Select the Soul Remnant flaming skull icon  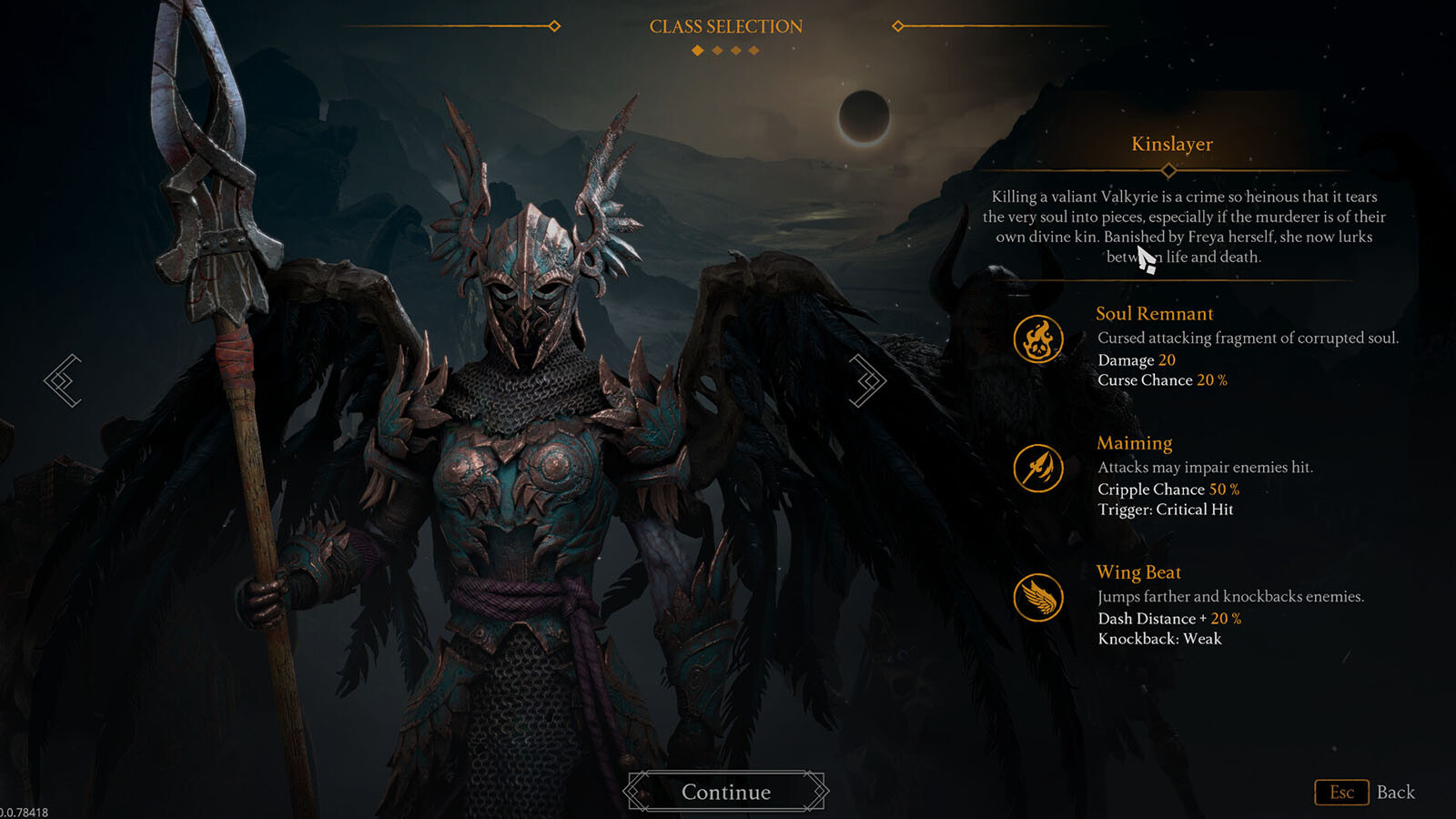pyautogui.click(x=1038, y=339)
